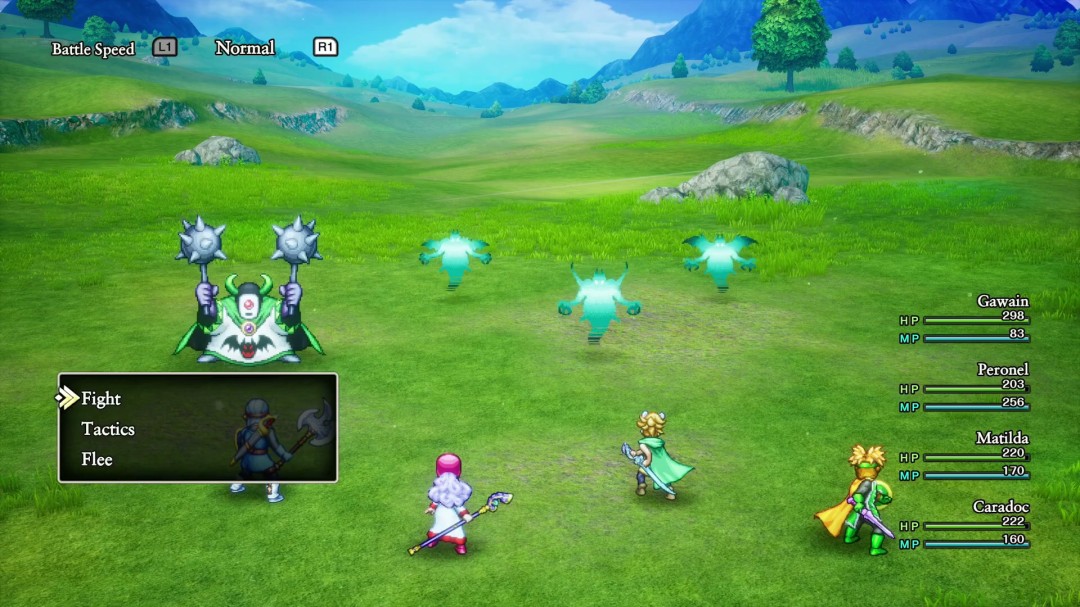Viewport: 1080px width, 607px height.
Task: Select Fight in the battle menu
Action: click(x=101, y=399)
